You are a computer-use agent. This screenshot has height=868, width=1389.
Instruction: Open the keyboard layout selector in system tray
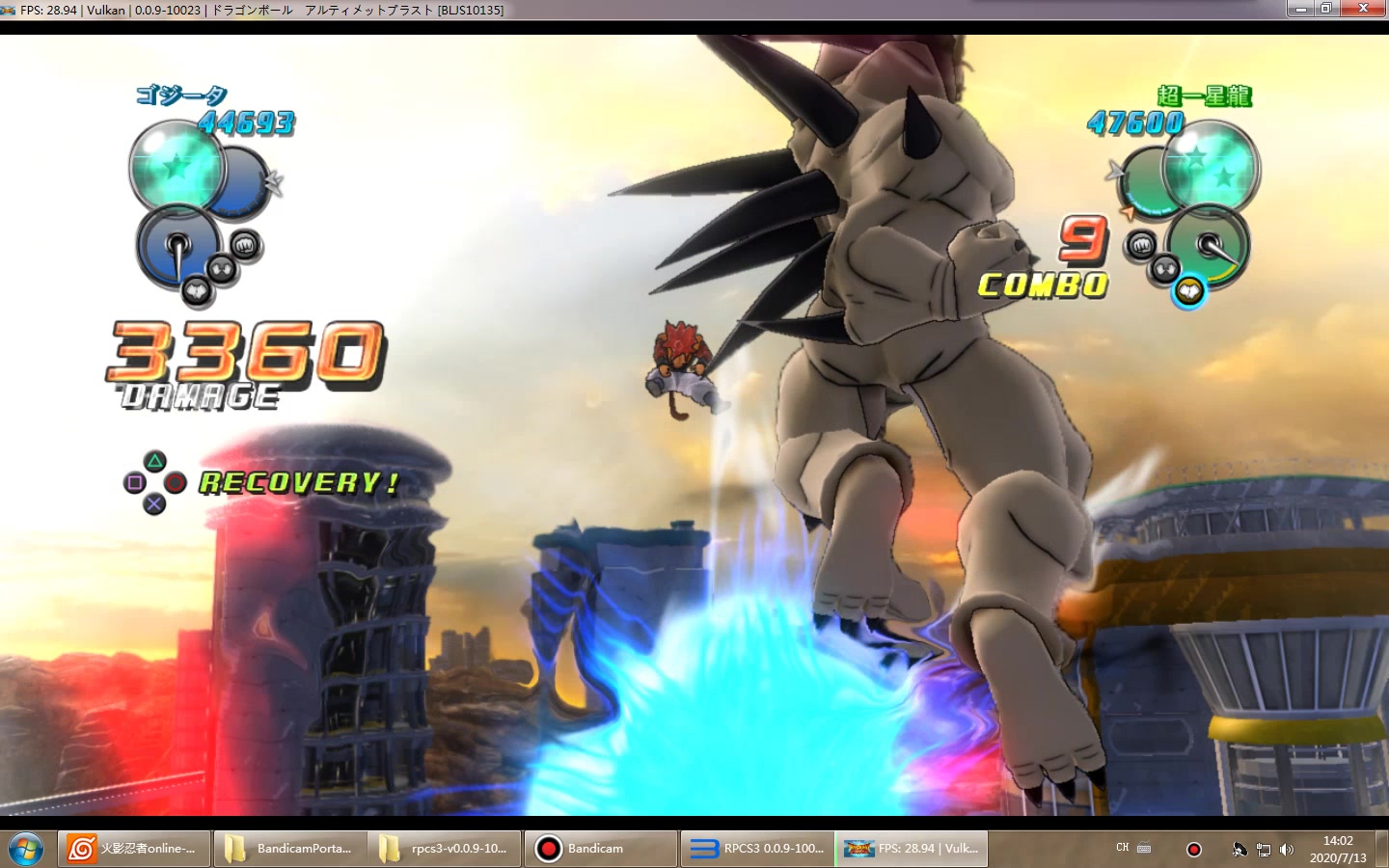[1142, 847]
